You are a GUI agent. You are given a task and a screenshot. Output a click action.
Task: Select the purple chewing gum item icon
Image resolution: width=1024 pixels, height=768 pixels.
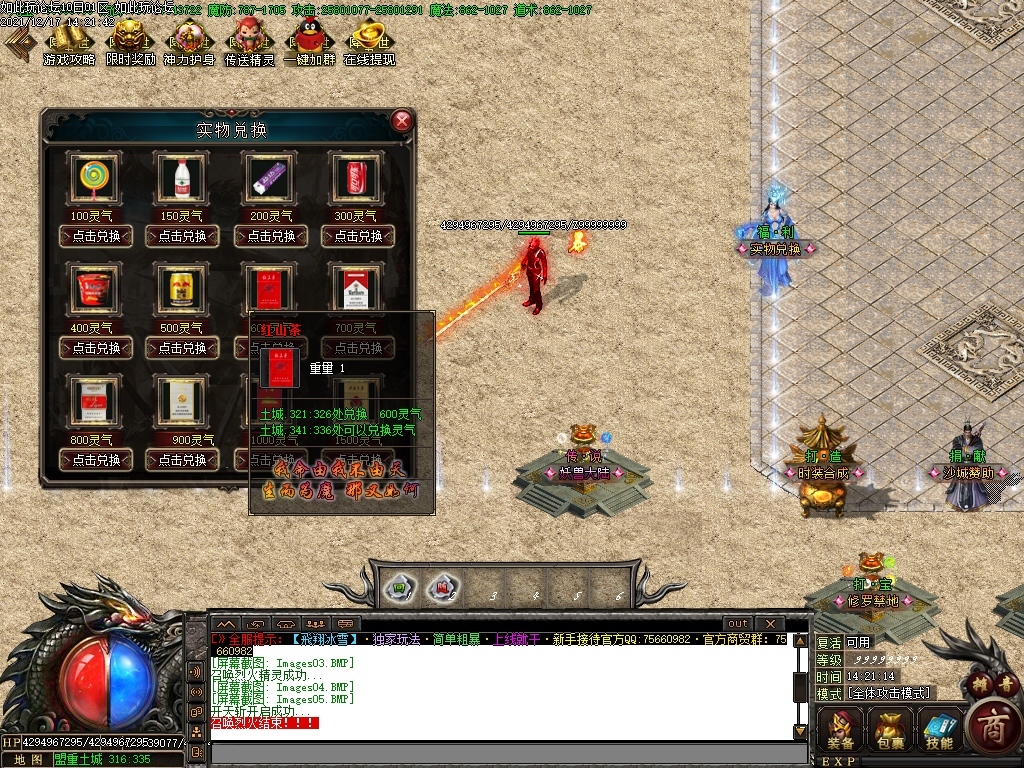270,180
